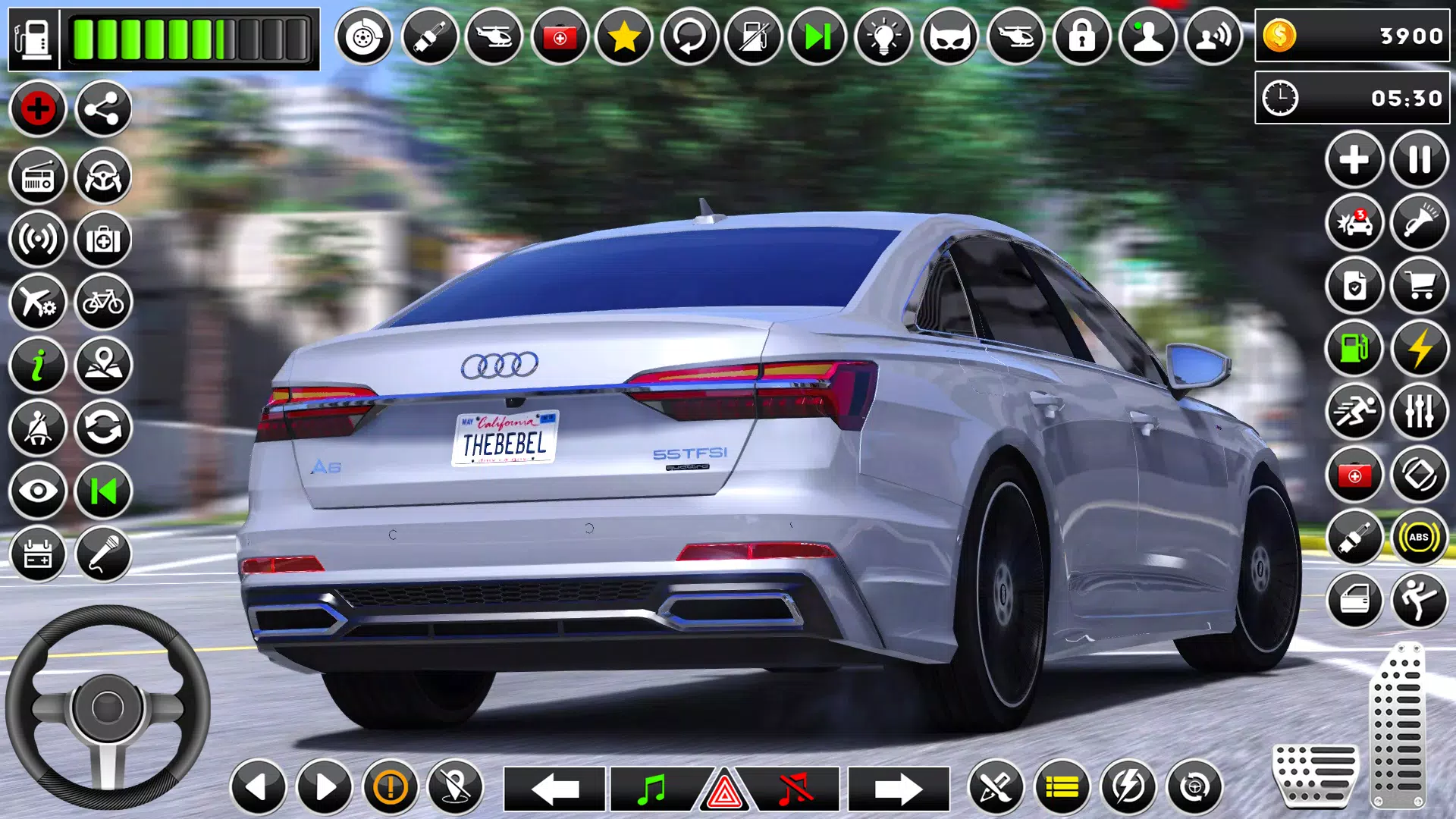Toggle the eye camera view icon
1456x819 pixels.
(38, 491)
